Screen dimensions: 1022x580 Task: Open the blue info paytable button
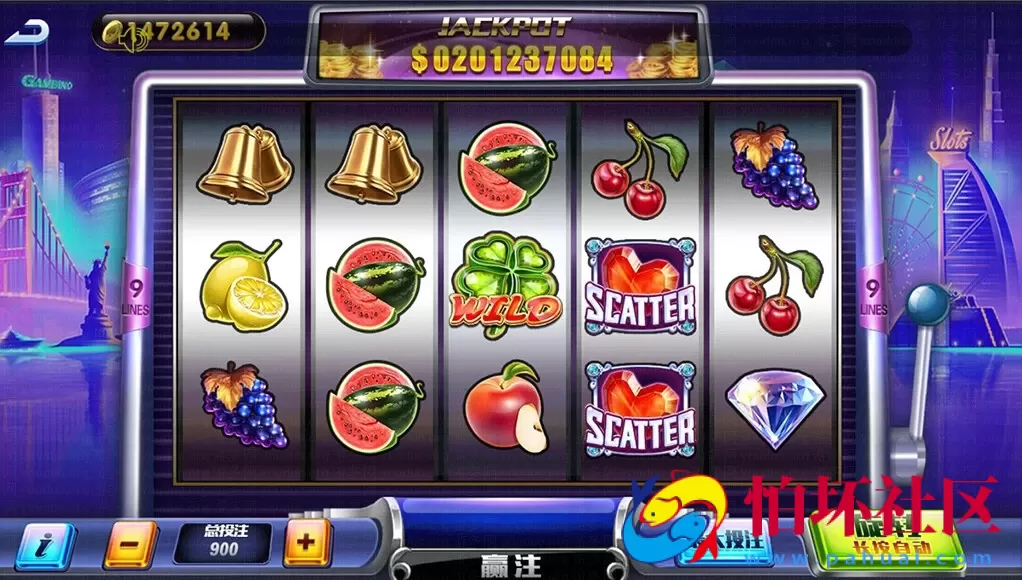tap(42, 546)
